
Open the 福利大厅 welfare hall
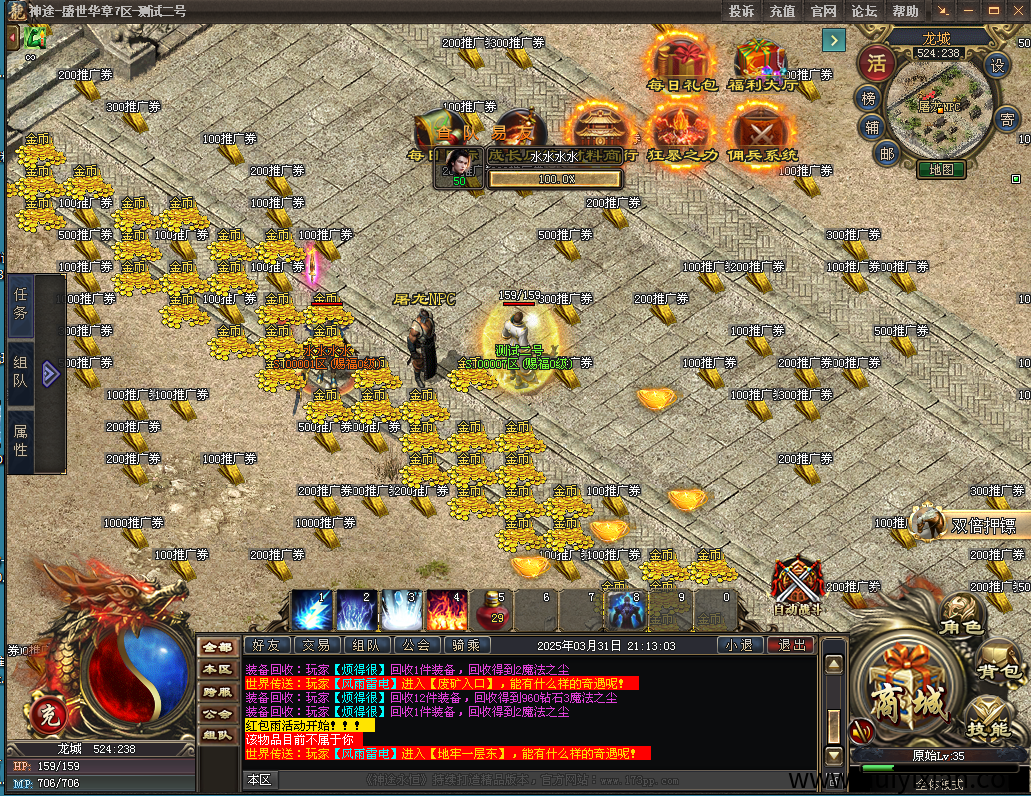click(762, 62)
